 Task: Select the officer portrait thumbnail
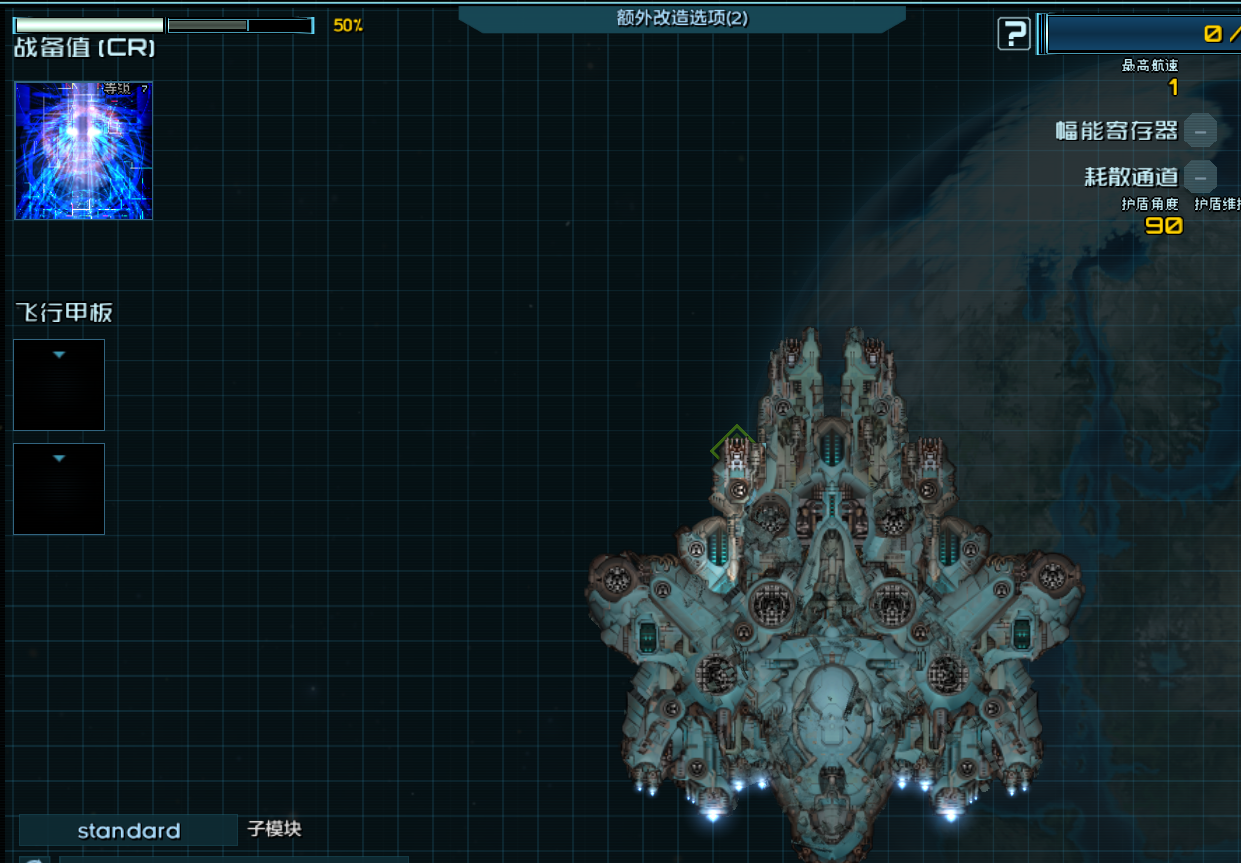tap(84, 151)
